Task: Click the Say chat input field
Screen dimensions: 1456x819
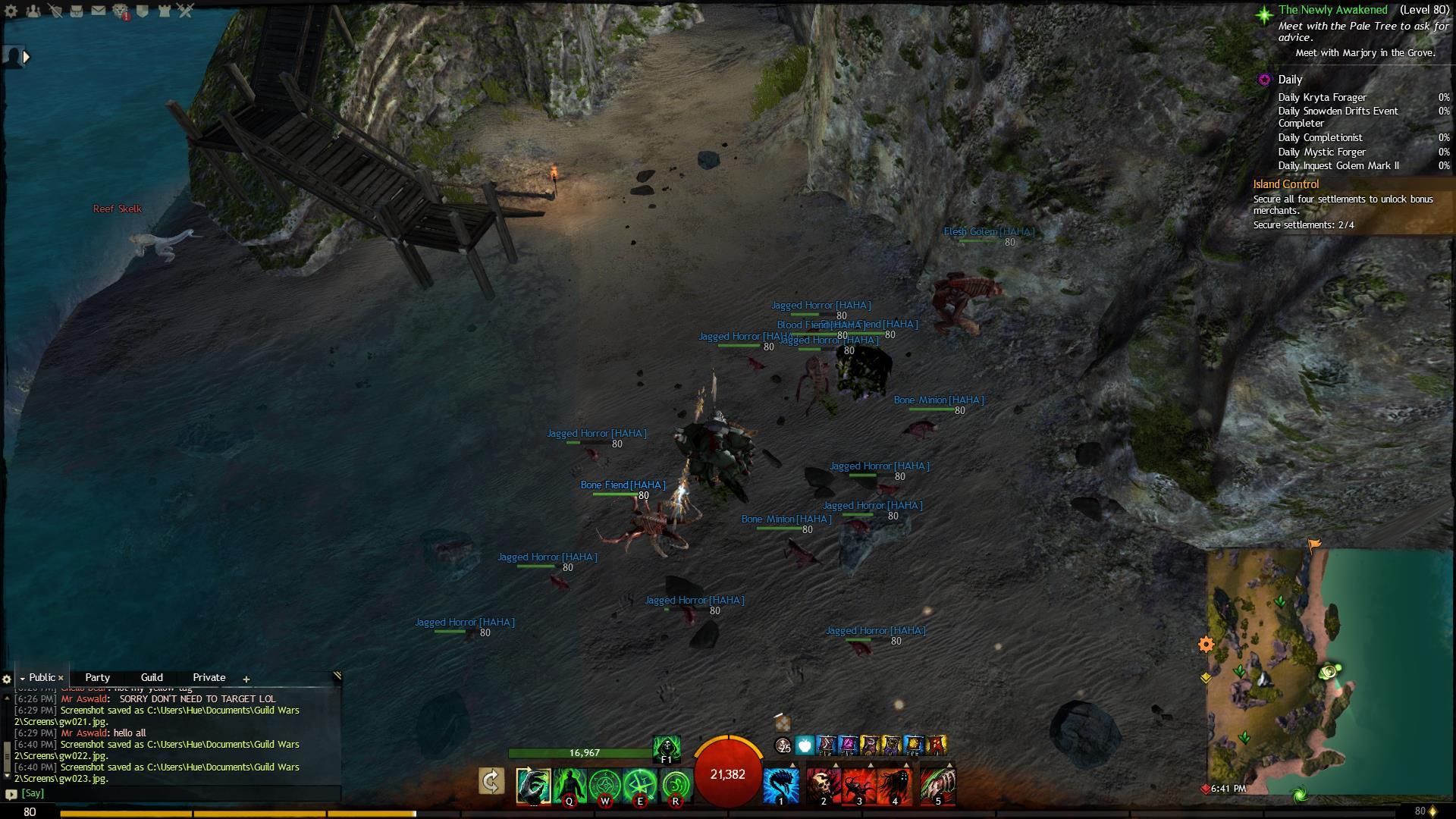Action: [174, 793]
